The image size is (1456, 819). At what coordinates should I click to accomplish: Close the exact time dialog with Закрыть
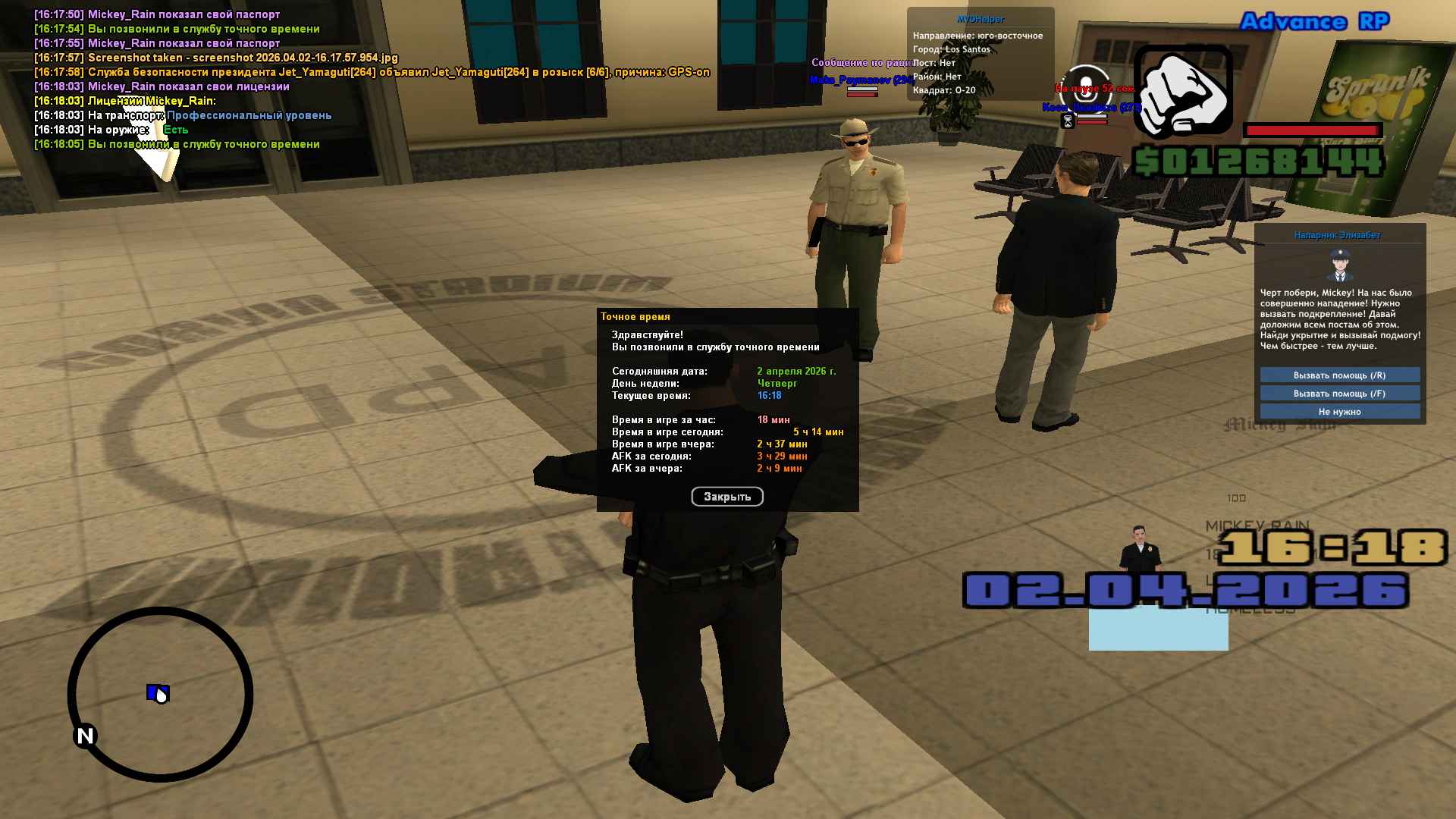coord(726,497)
